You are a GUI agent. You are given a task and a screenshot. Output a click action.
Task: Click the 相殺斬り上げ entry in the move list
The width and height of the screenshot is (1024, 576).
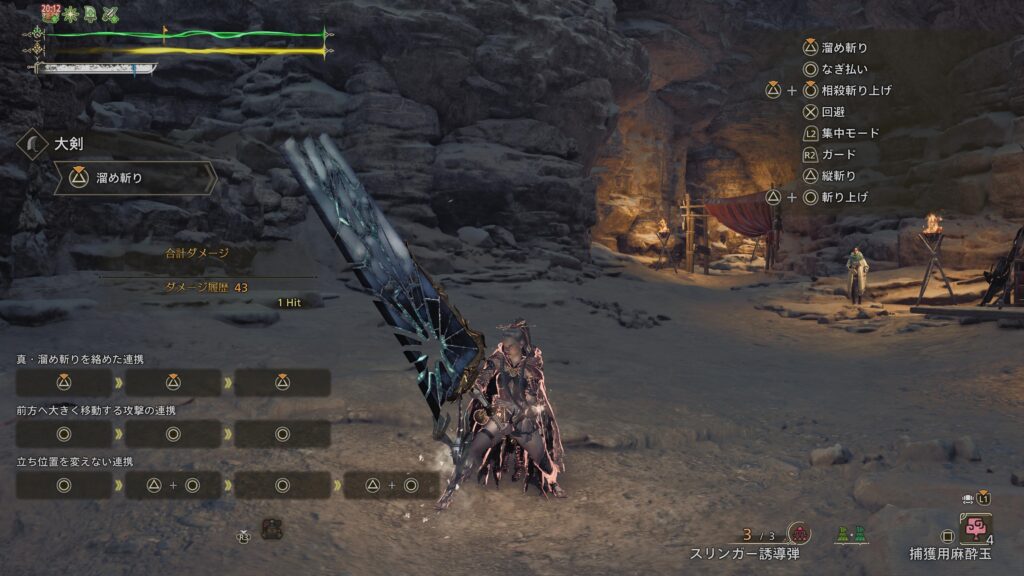coord(856,90)
